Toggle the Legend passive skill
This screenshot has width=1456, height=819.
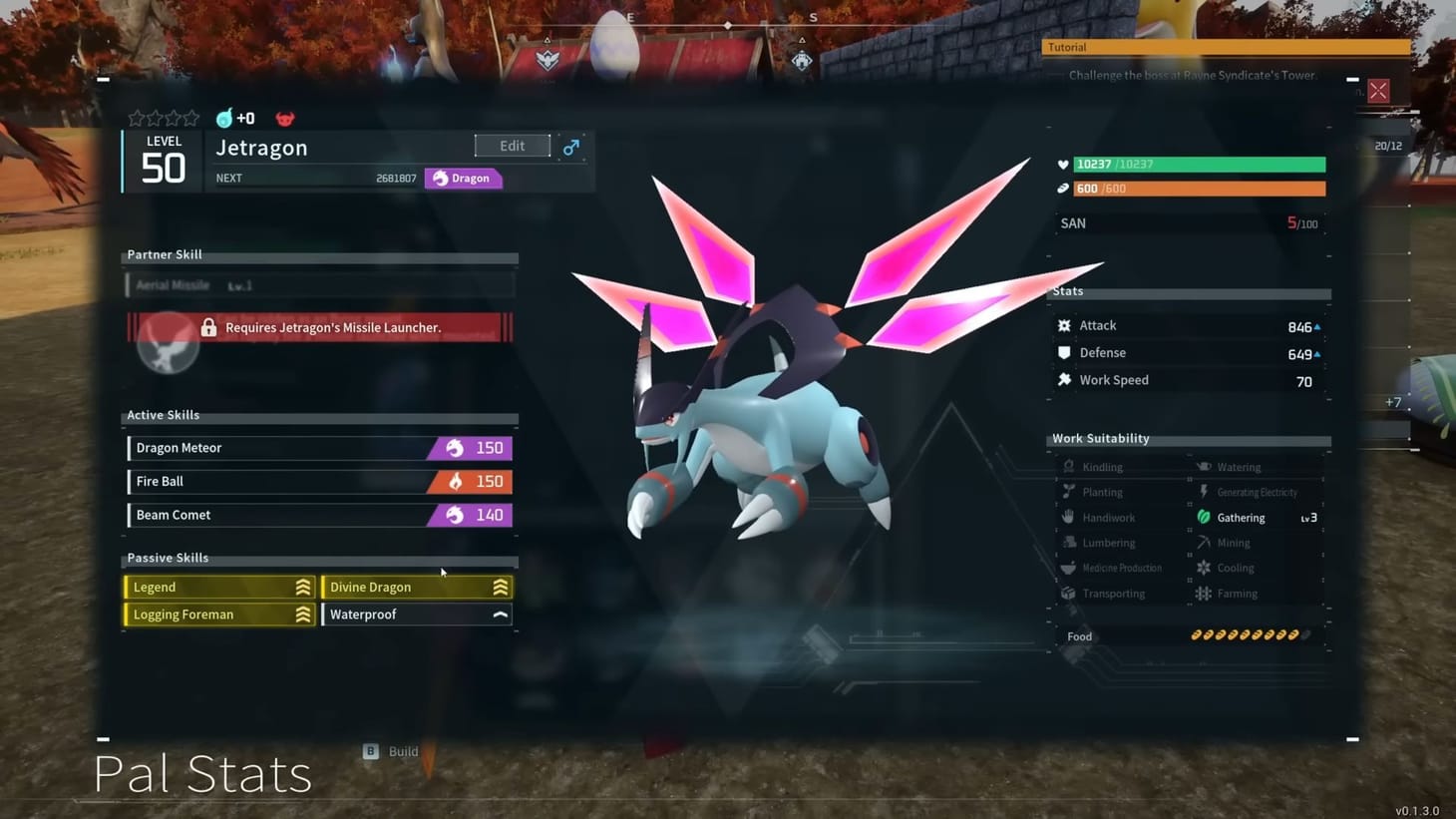point(217,587)
